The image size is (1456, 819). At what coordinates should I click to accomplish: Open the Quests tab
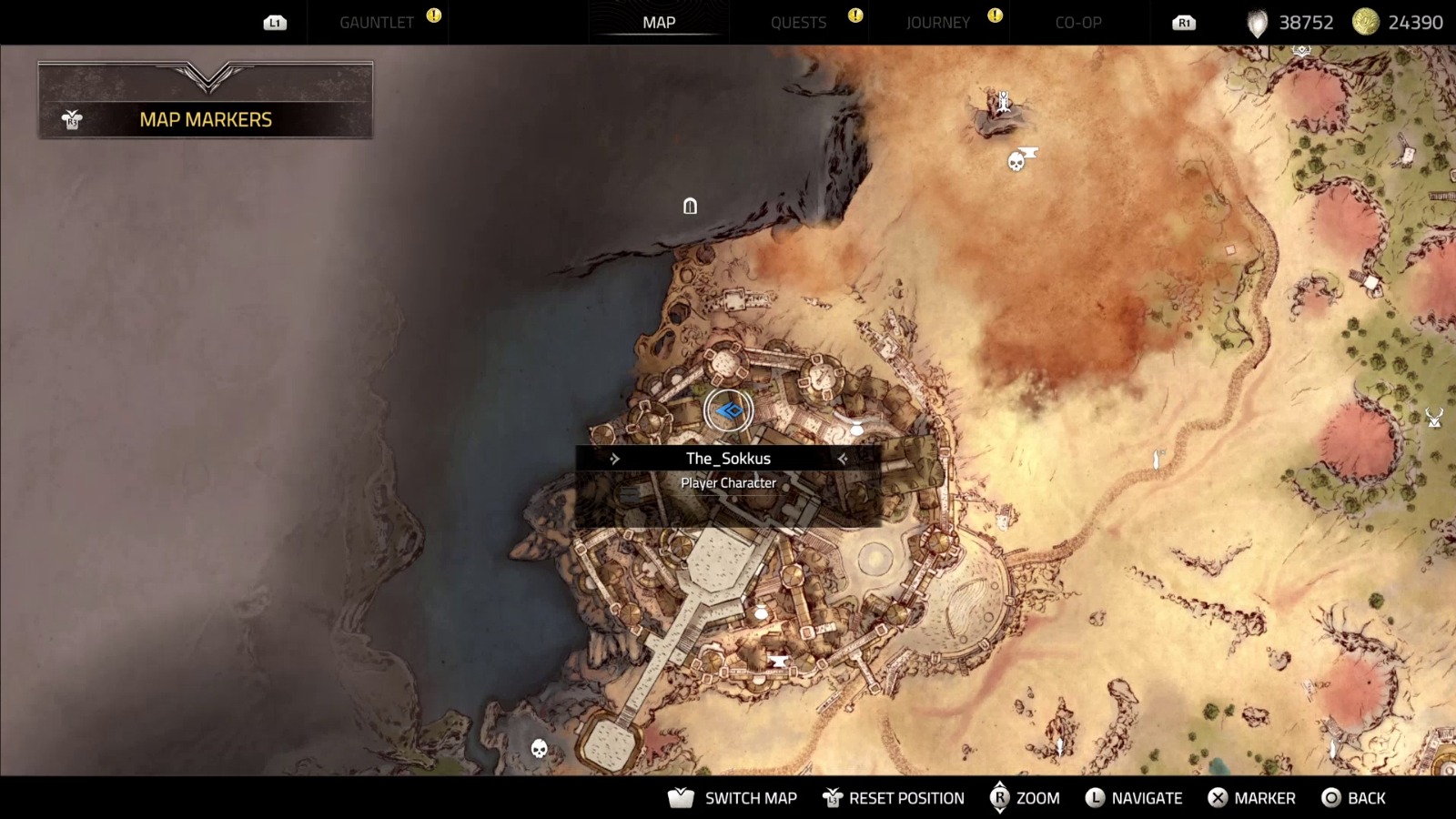(798, 23)
